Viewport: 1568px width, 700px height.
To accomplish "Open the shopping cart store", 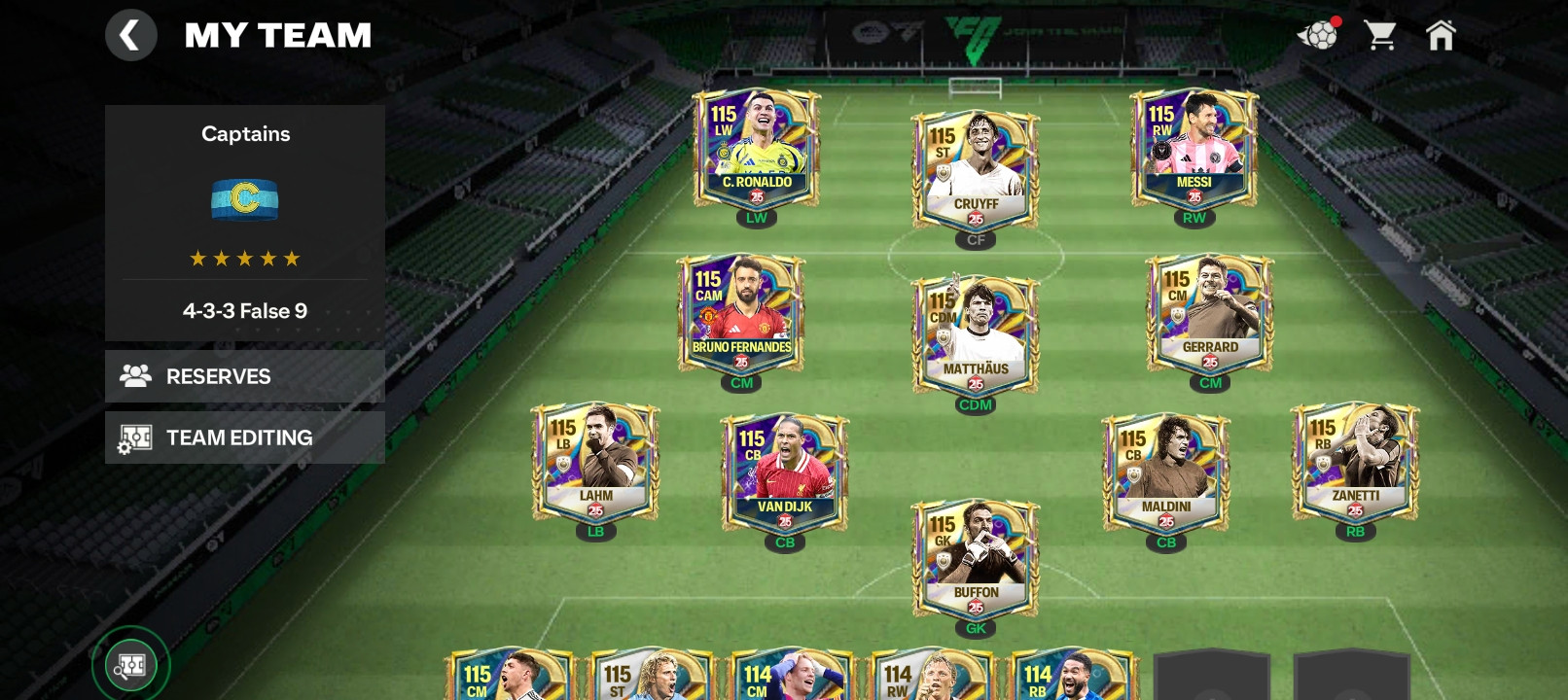I will (x=1379, y=36).
